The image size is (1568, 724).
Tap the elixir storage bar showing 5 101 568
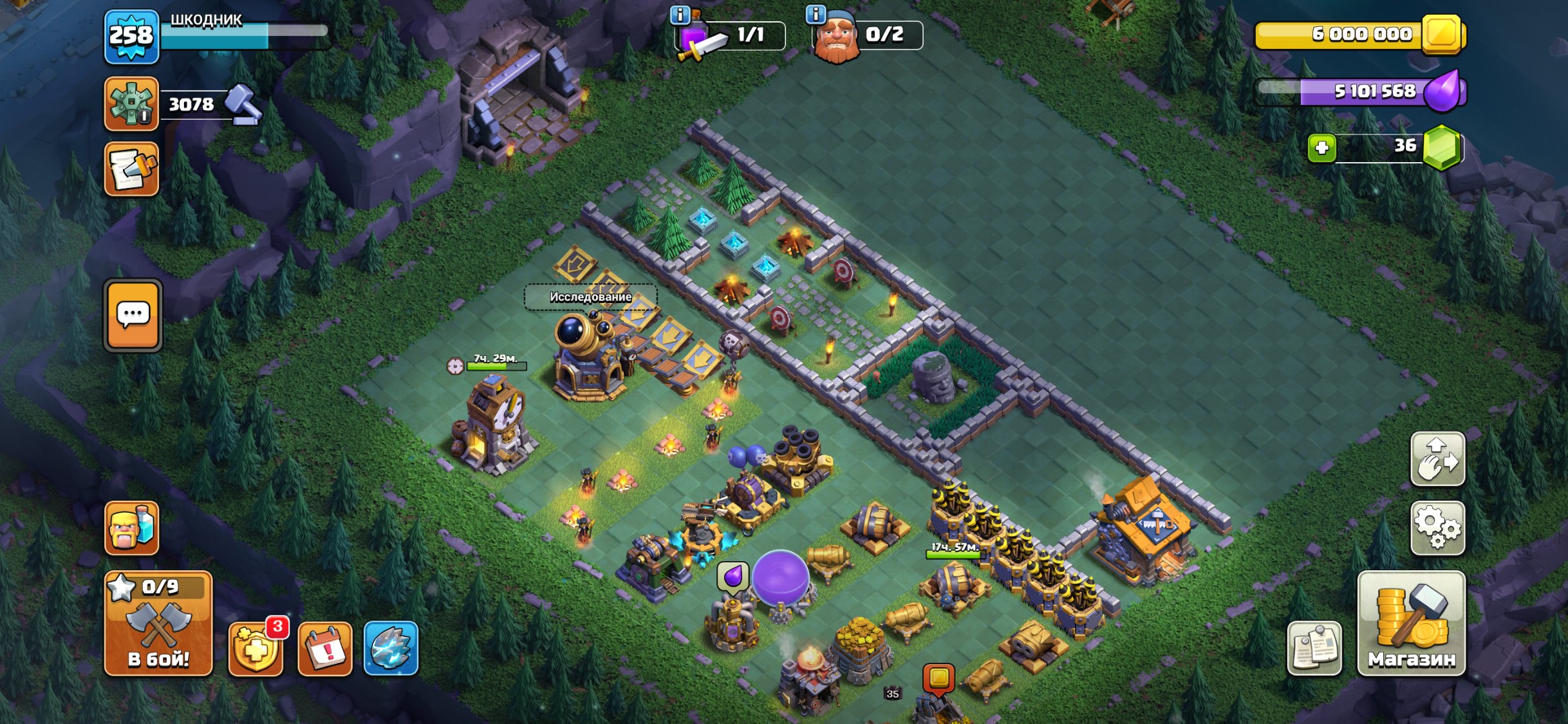(1359, 91)
